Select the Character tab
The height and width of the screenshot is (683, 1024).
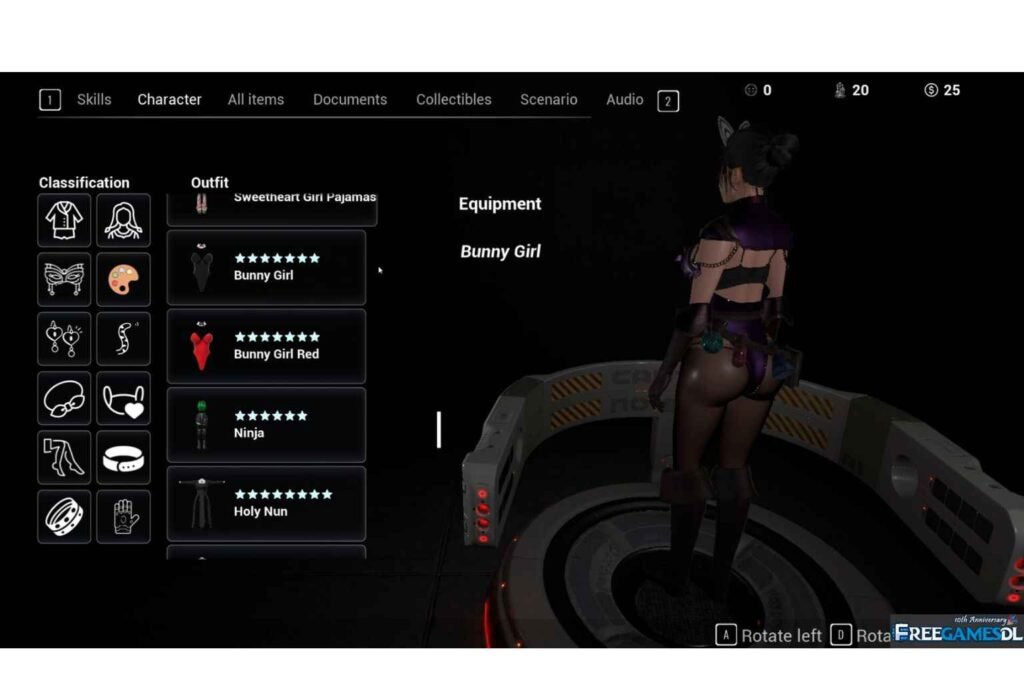(170, 100)
